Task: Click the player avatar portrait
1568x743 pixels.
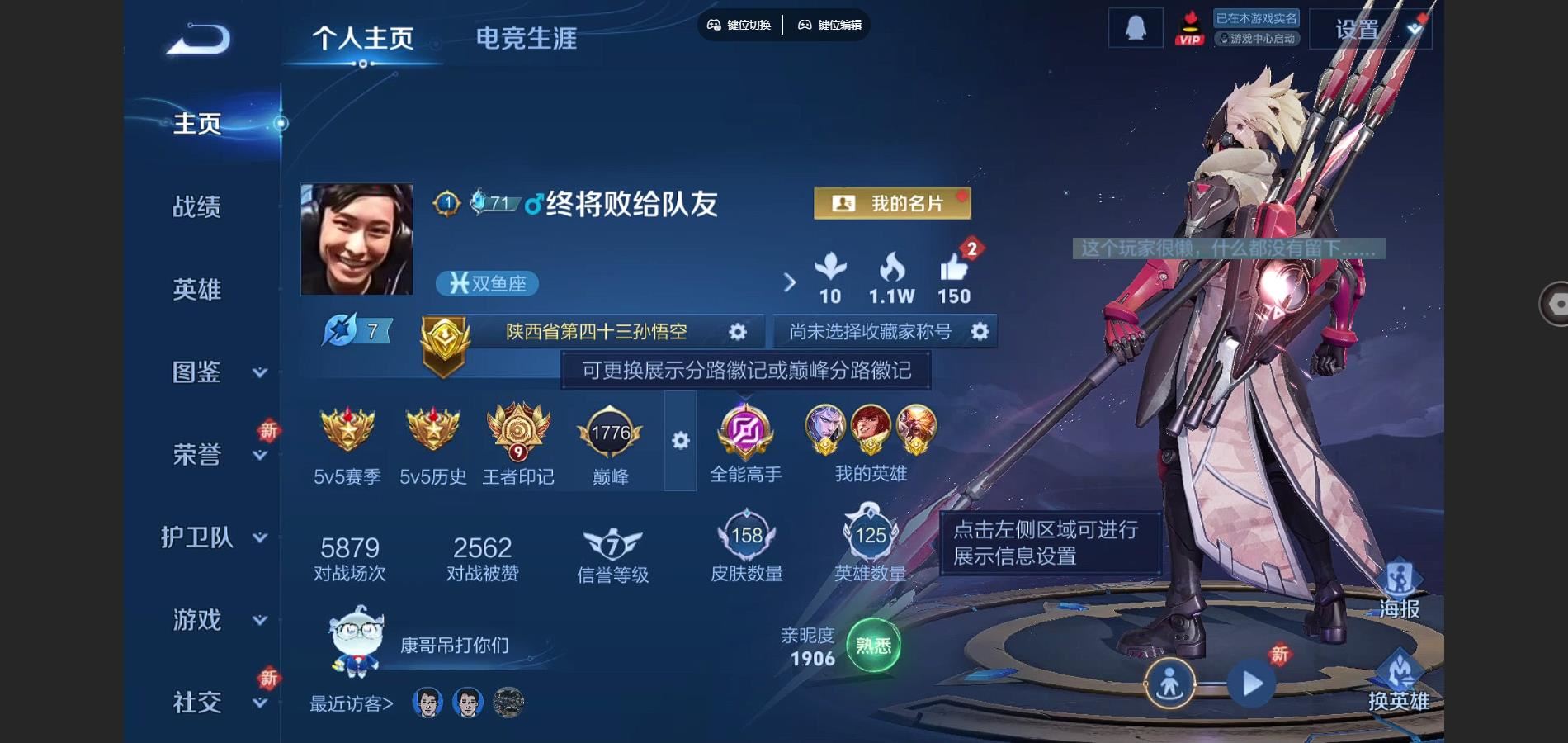Action: [x=357, y=239]
